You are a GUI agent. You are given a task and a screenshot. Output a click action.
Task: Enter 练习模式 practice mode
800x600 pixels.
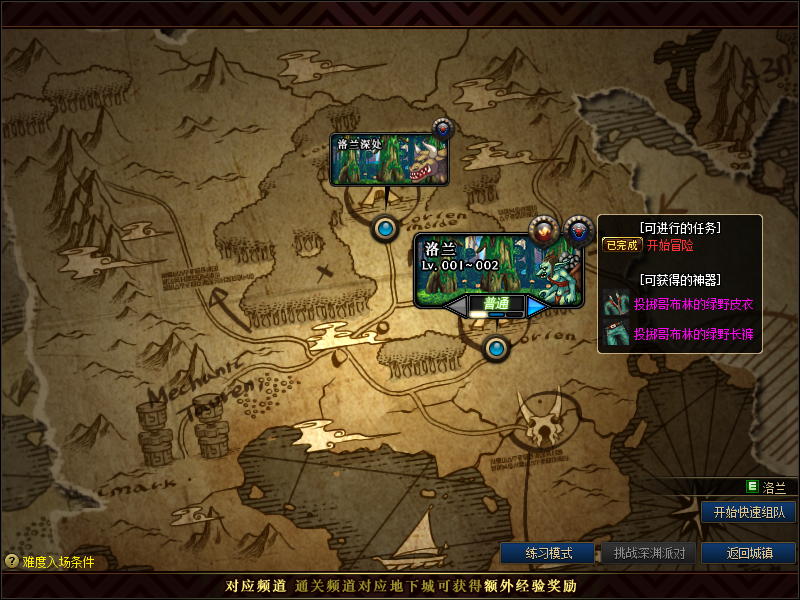point(547,553)
